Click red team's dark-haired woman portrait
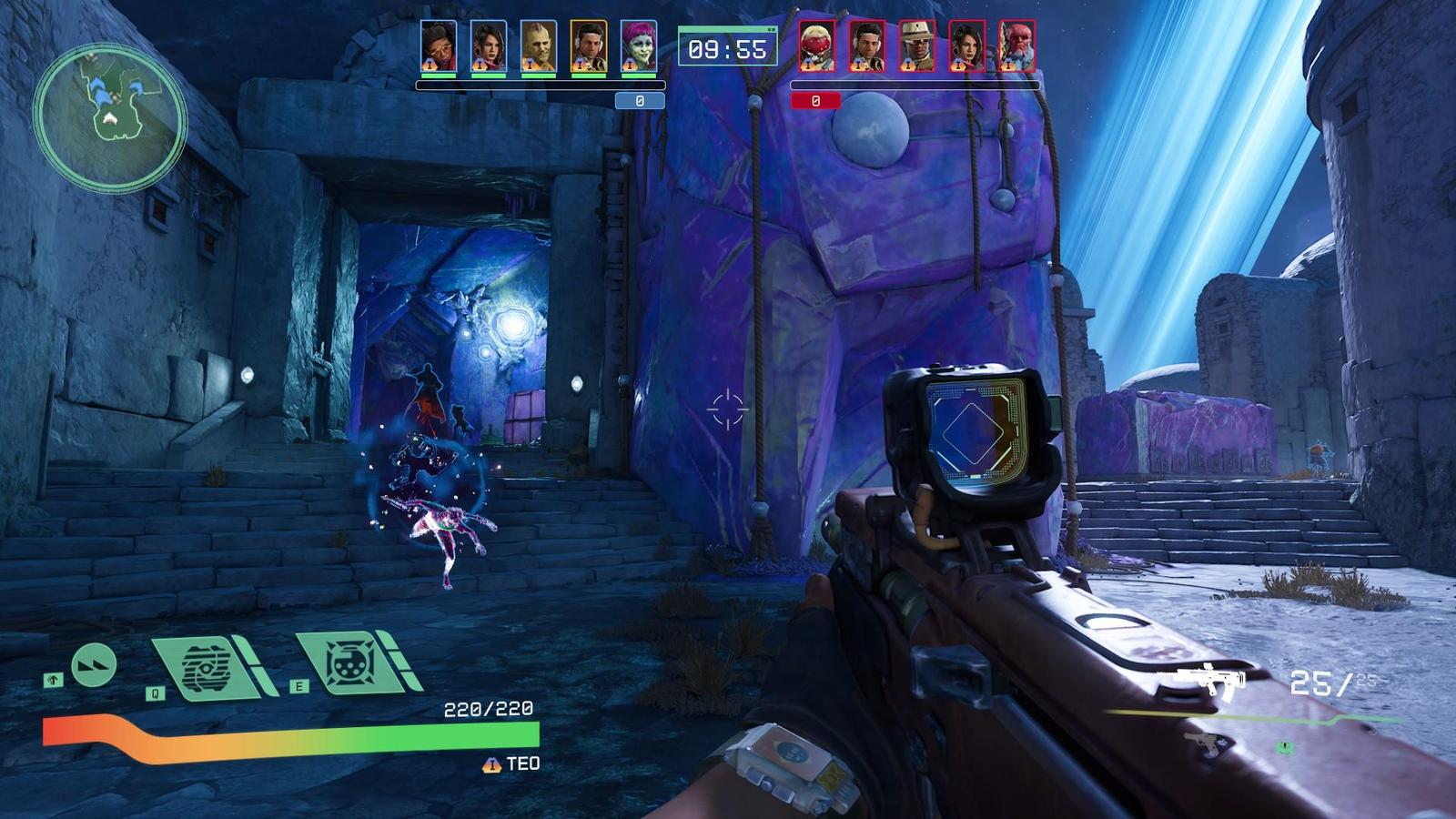Image resolution: width=1456 pixels, height=819 pixels. (967, 46)
